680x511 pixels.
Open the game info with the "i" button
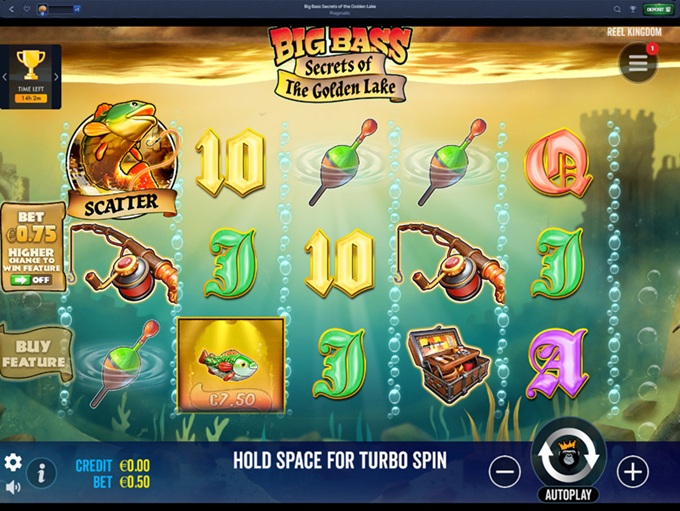coord(41,472)
